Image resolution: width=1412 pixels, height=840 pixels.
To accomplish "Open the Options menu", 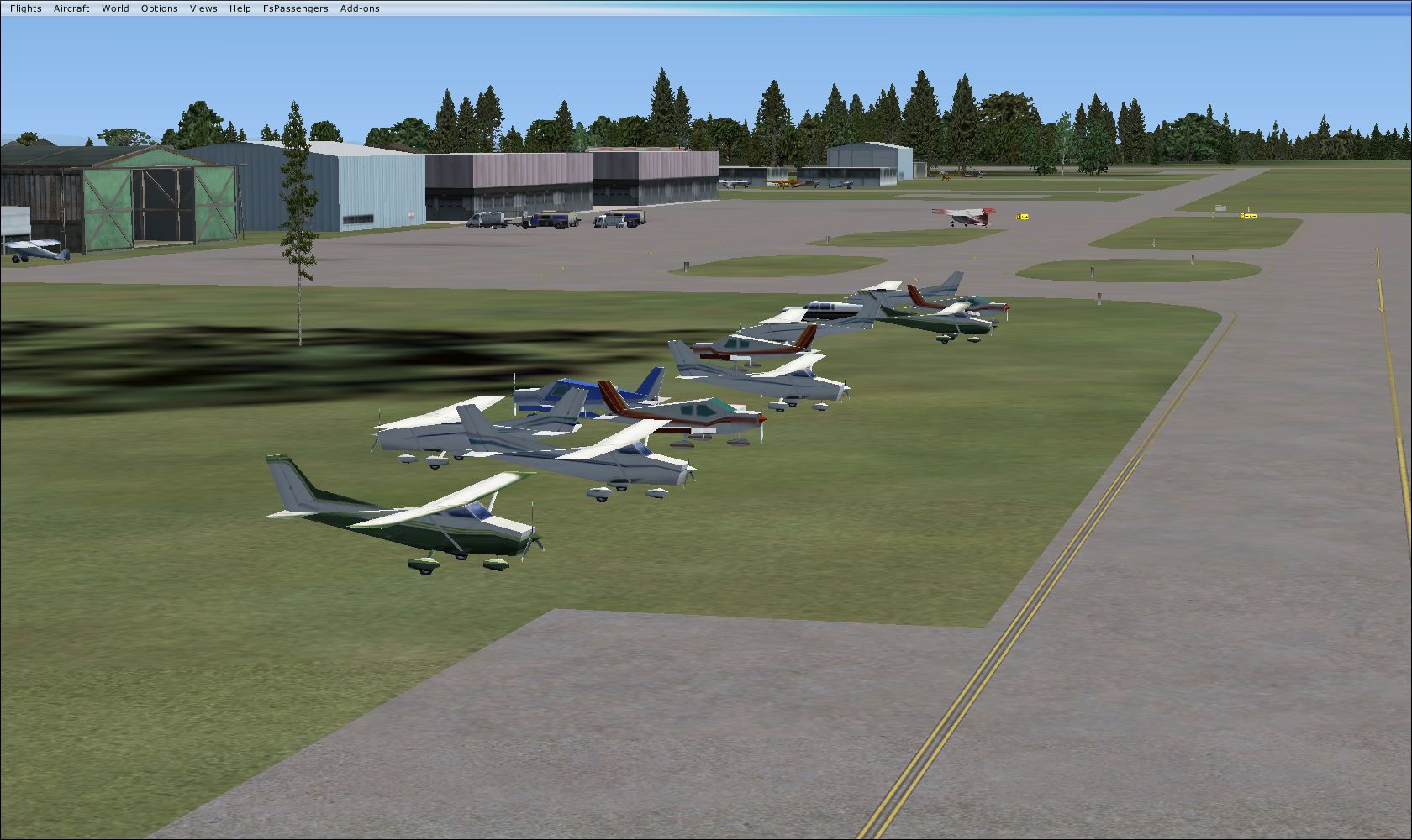I will (x=159, y=8).
